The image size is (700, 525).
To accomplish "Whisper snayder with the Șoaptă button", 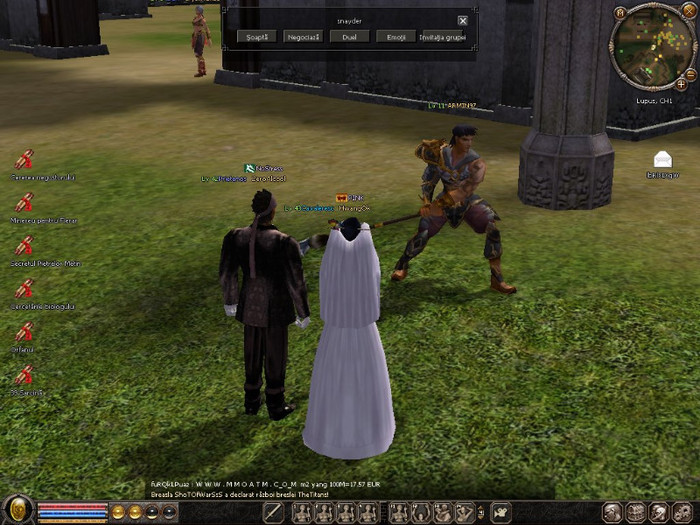I will pyautogui.click(x=257, y=37).
